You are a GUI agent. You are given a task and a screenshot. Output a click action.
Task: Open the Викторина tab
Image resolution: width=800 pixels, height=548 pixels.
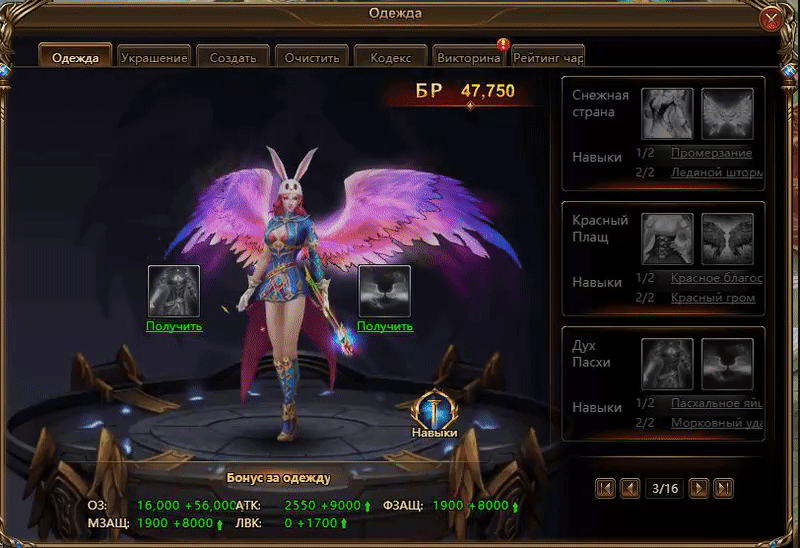[467, 57]
